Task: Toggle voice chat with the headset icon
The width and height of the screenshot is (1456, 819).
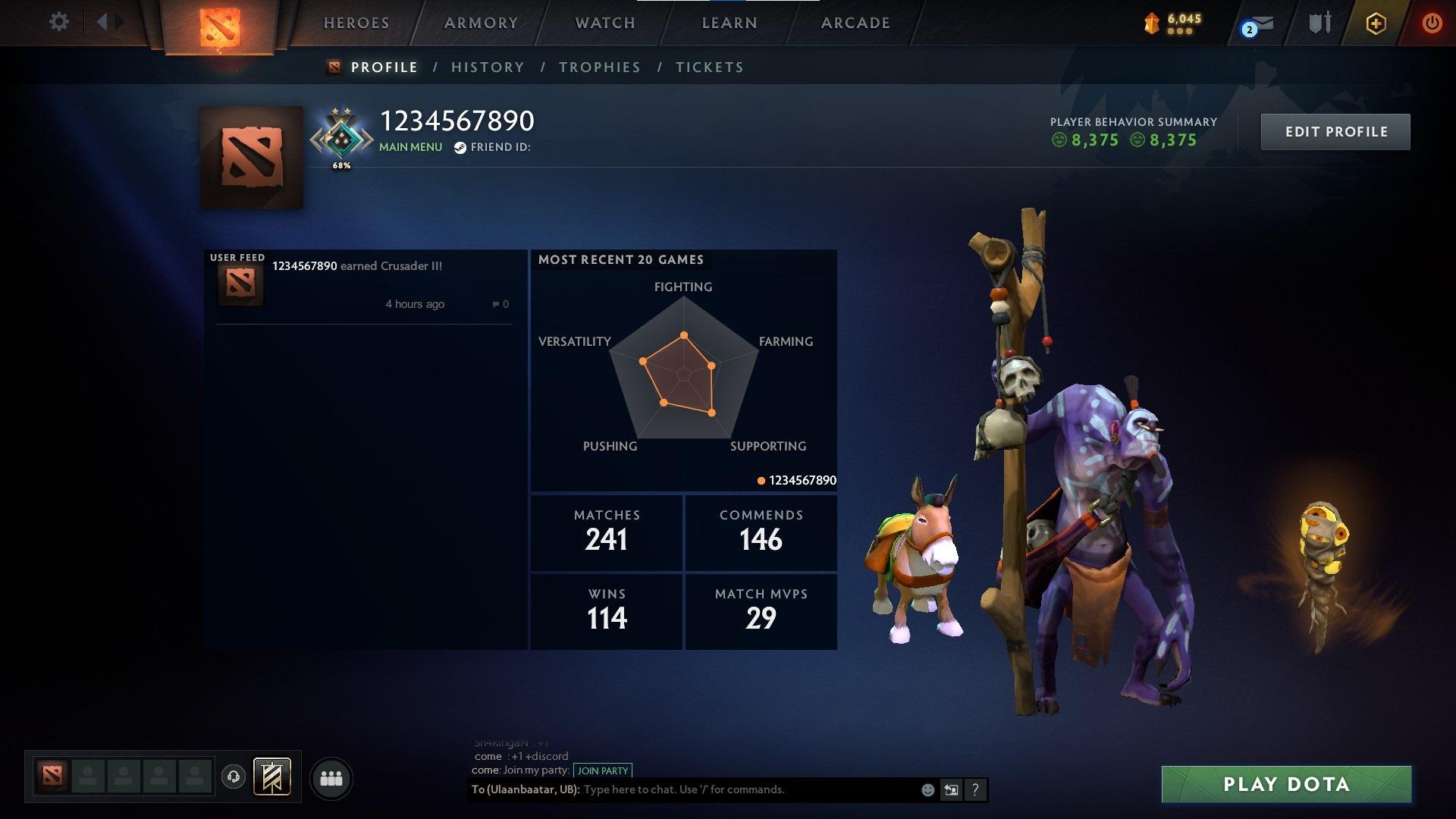Action: point(235,777)
